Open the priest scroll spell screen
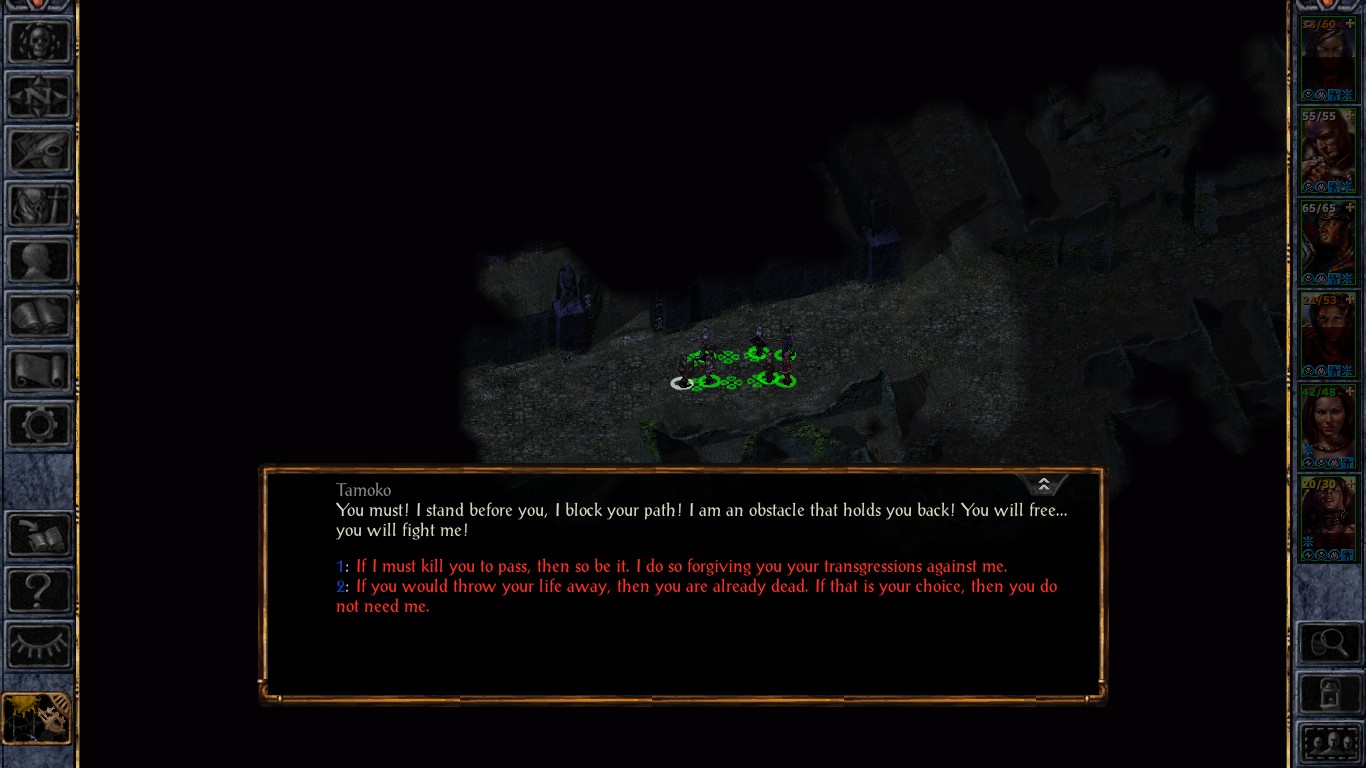 click(39, 371)
